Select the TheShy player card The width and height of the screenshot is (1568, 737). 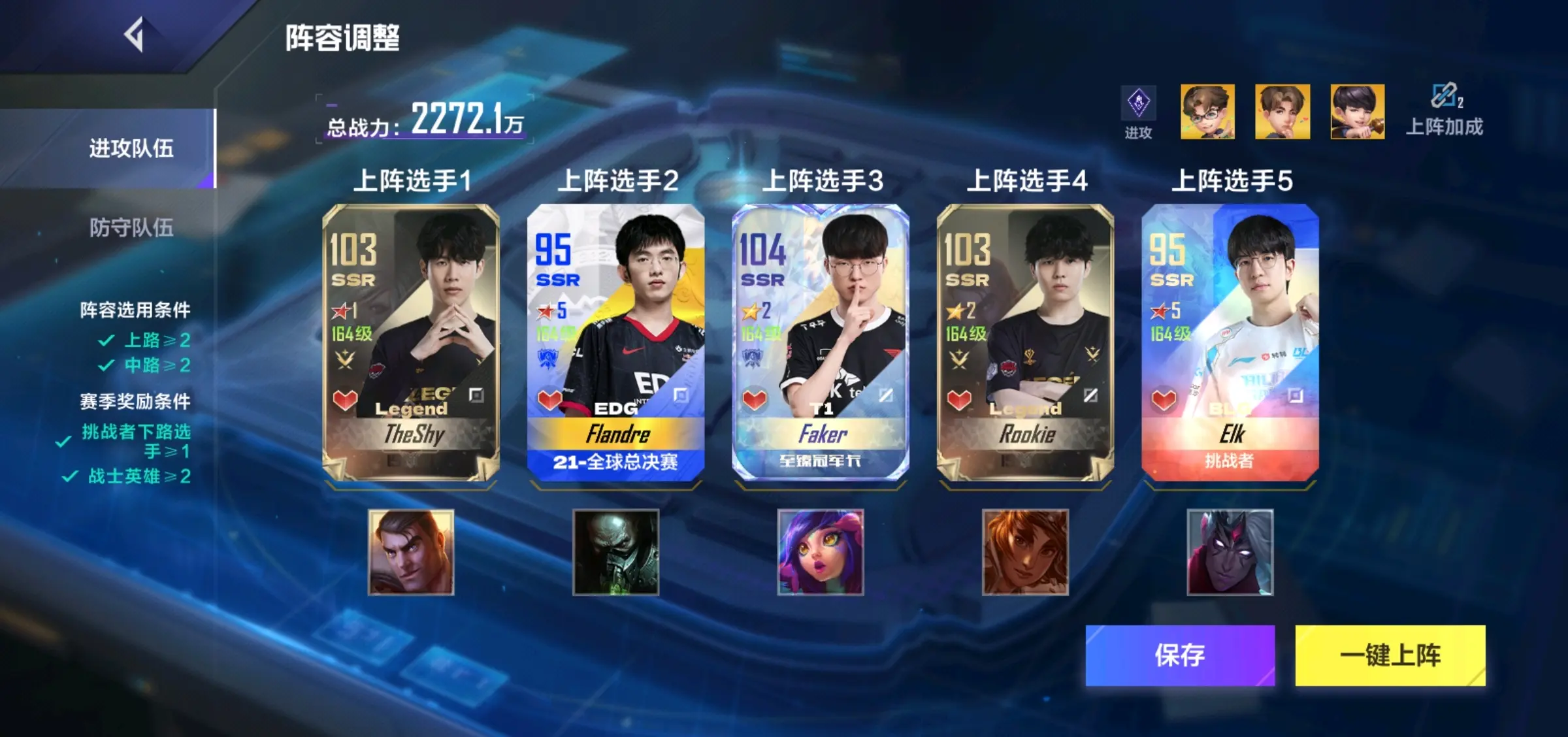[x=411, y=342]
